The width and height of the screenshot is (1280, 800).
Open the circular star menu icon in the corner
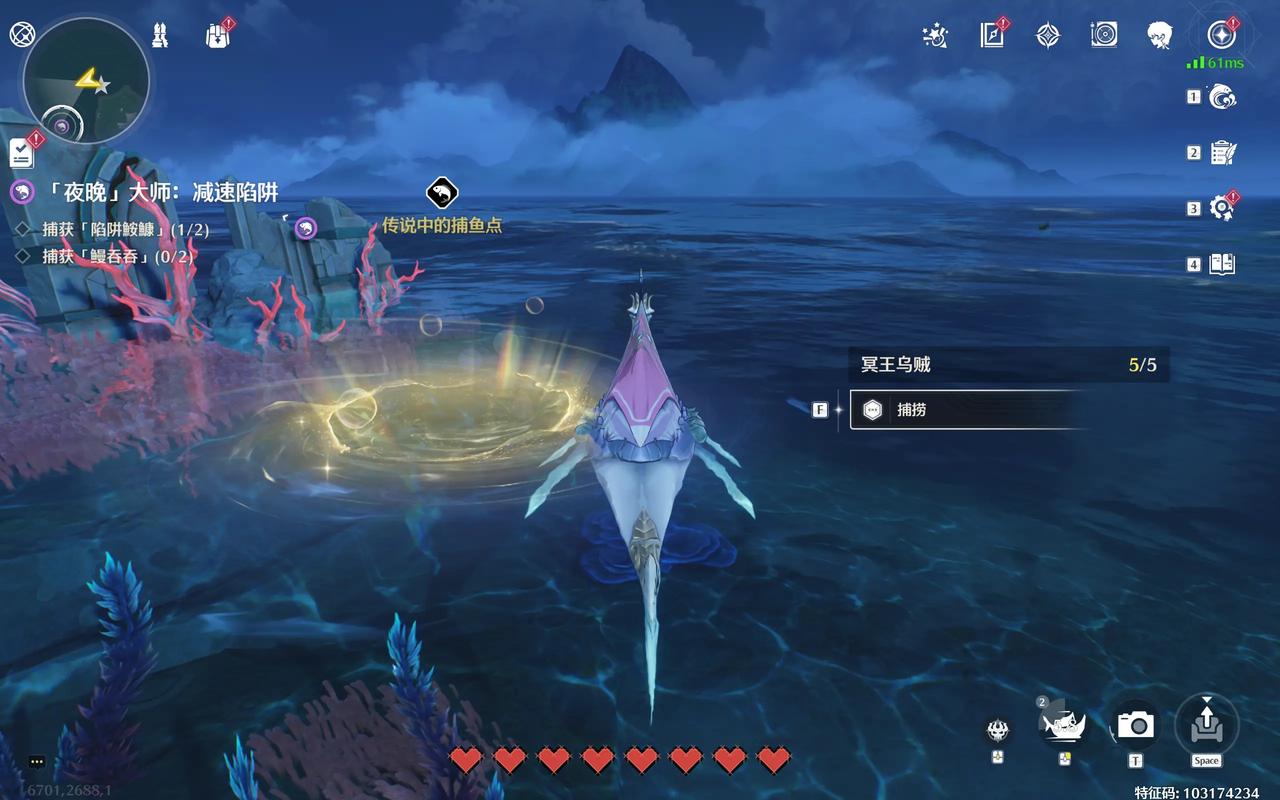tap(1221, 35)
